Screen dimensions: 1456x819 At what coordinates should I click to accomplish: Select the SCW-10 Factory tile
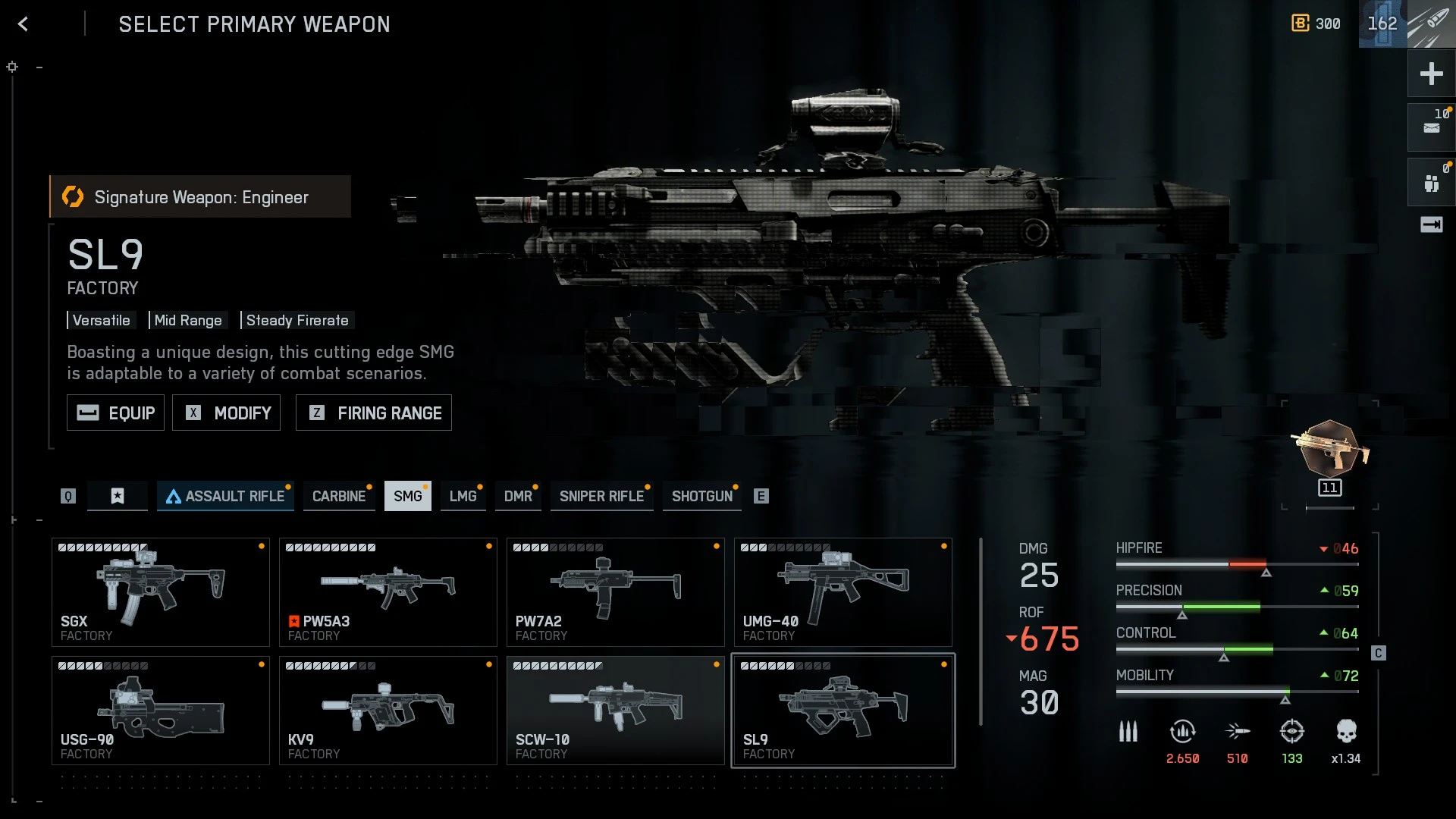[616, 711]
